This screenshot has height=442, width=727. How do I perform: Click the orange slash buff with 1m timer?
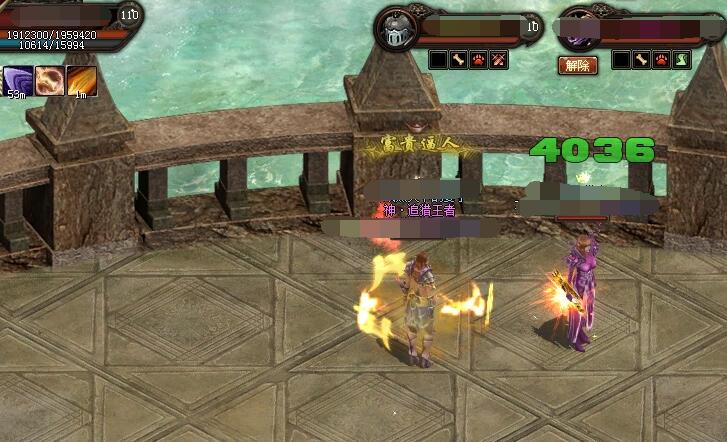click(81, 79)
